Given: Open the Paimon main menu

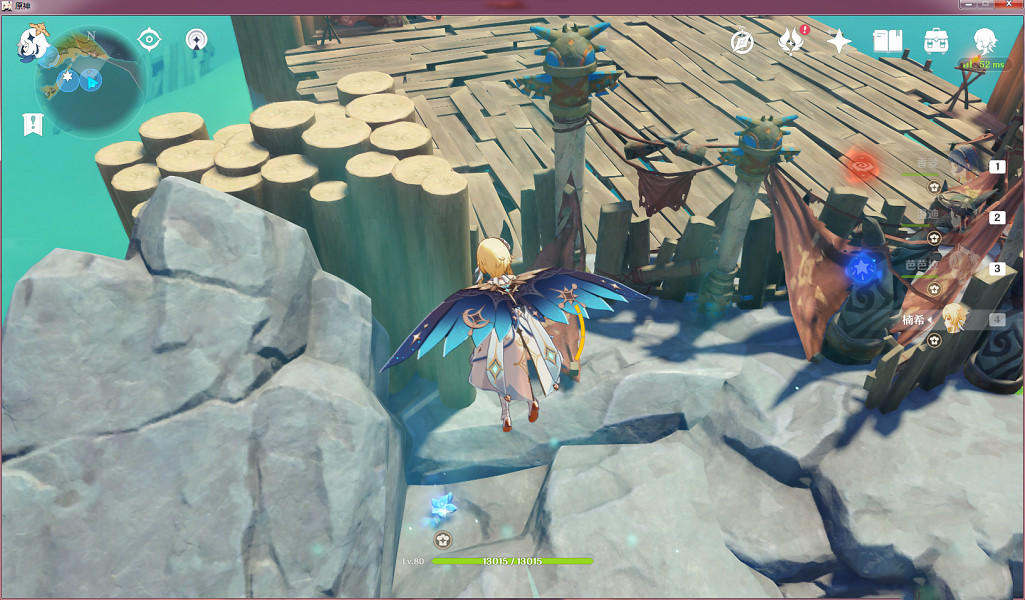Looking at the screenshot, I should [x=35, y=44].
